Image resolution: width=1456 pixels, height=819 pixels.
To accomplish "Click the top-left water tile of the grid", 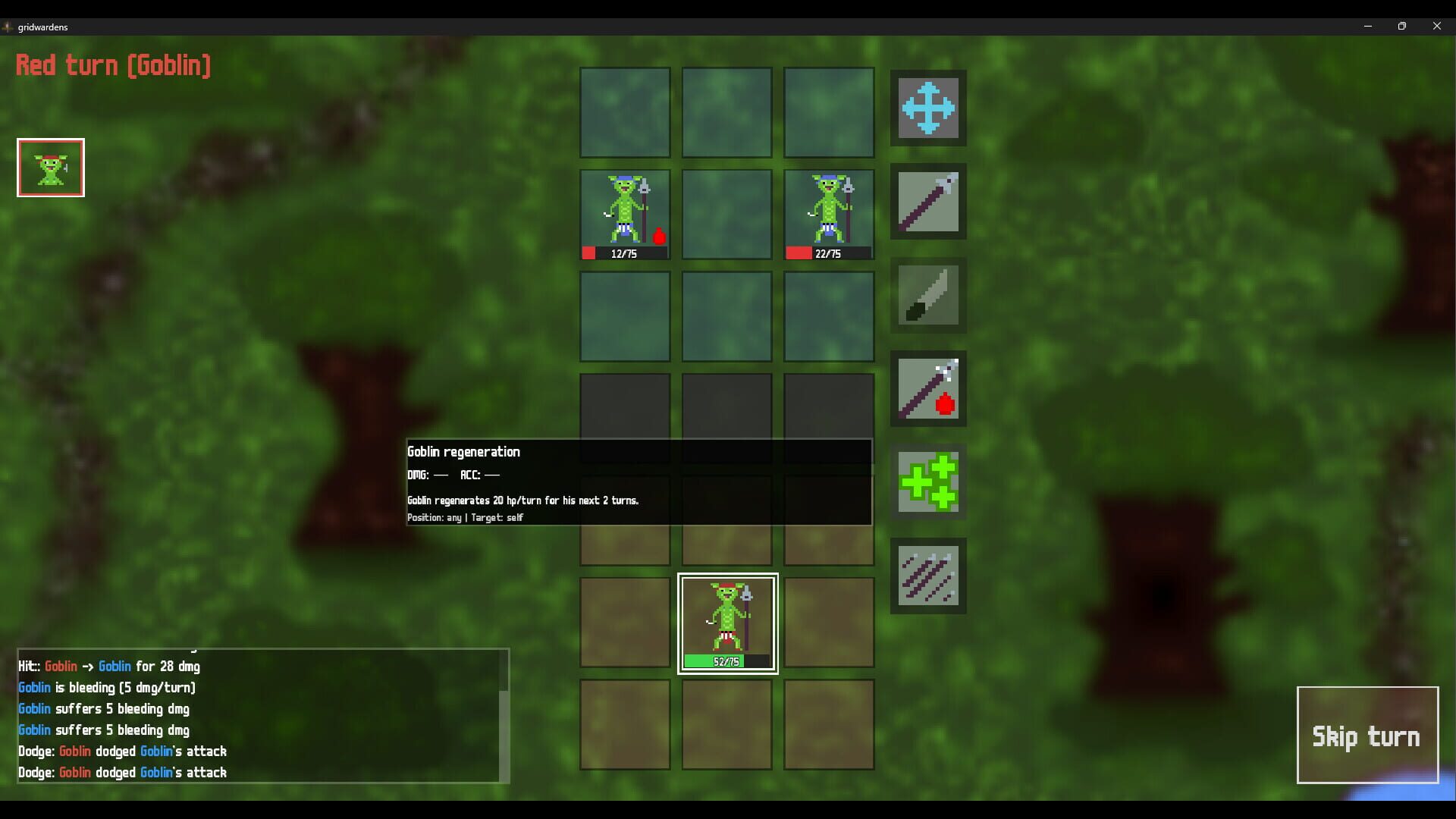I will (x=624, y=112).
